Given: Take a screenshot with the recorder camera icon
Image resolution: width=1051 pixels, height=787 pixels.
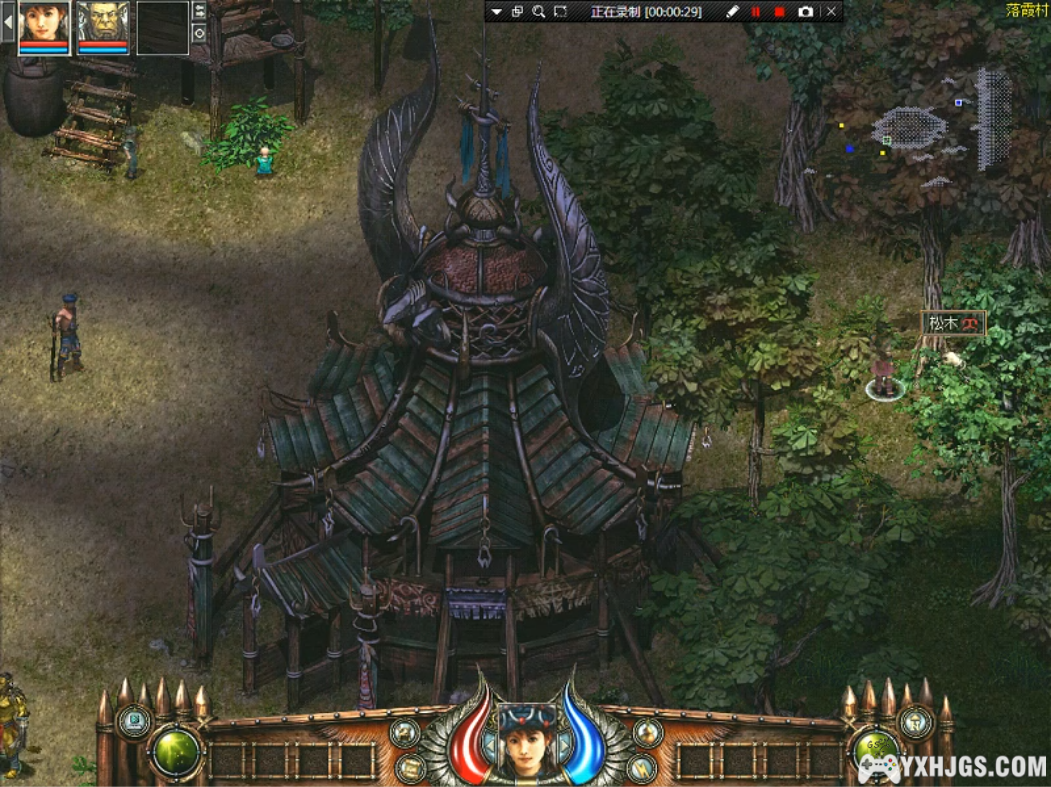Looking at the screenshot, I should pyautogui.click(x=805, y=12).
